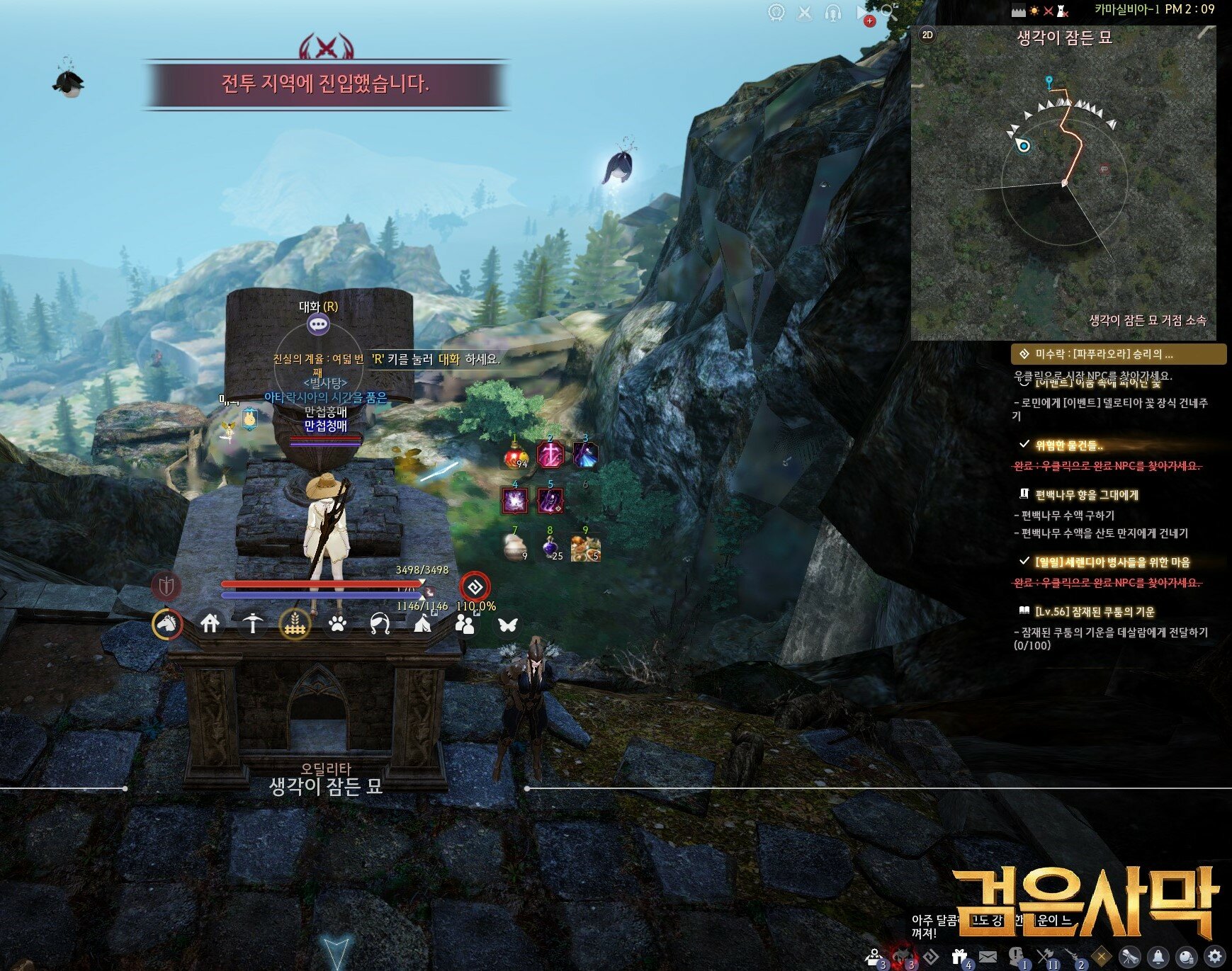Select the pickaxe worker icon
Image resolution: width=1232 pixels, height=971 pixels.
pyautogui.click(x=252, y=623)
